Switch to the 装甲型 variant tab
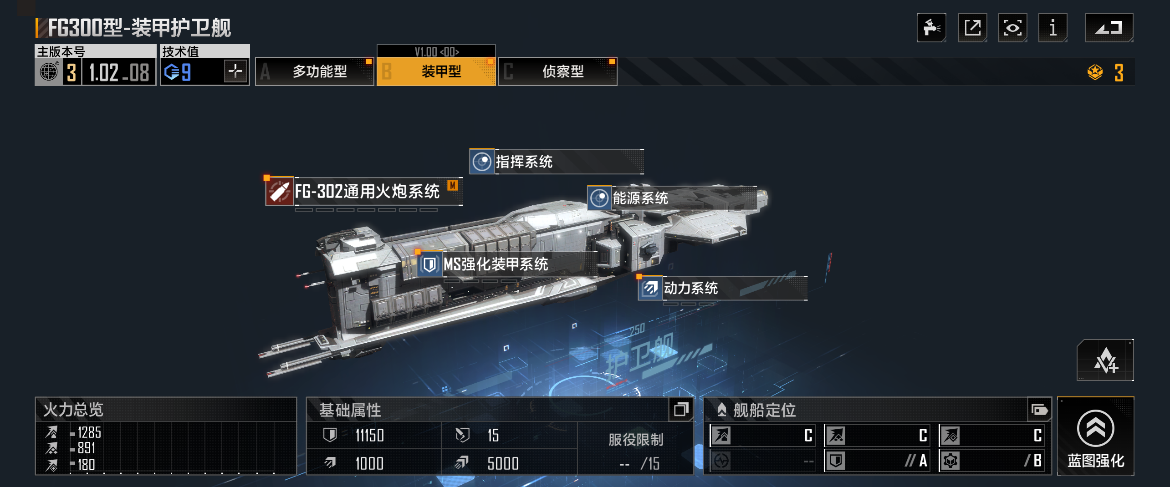Screen dimensions: 1170x487 click(436, 72)
